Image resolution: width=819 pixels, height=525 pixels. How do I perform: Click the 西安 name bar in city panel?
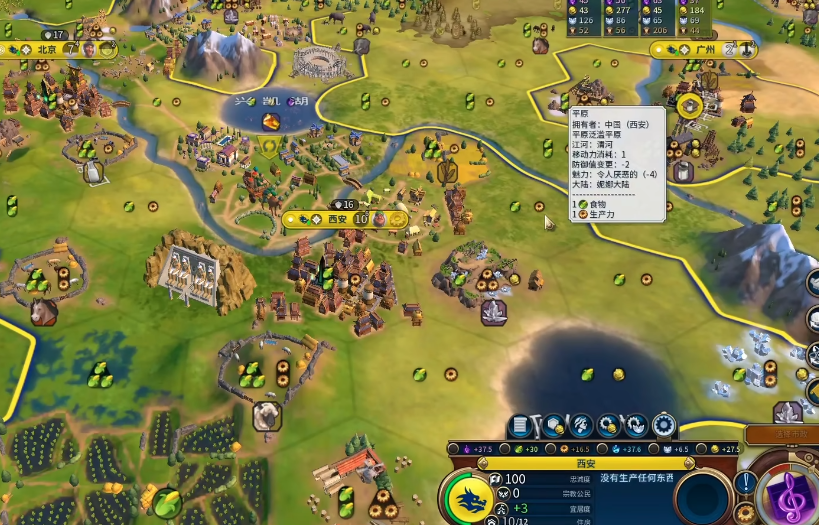coord(585,463)
